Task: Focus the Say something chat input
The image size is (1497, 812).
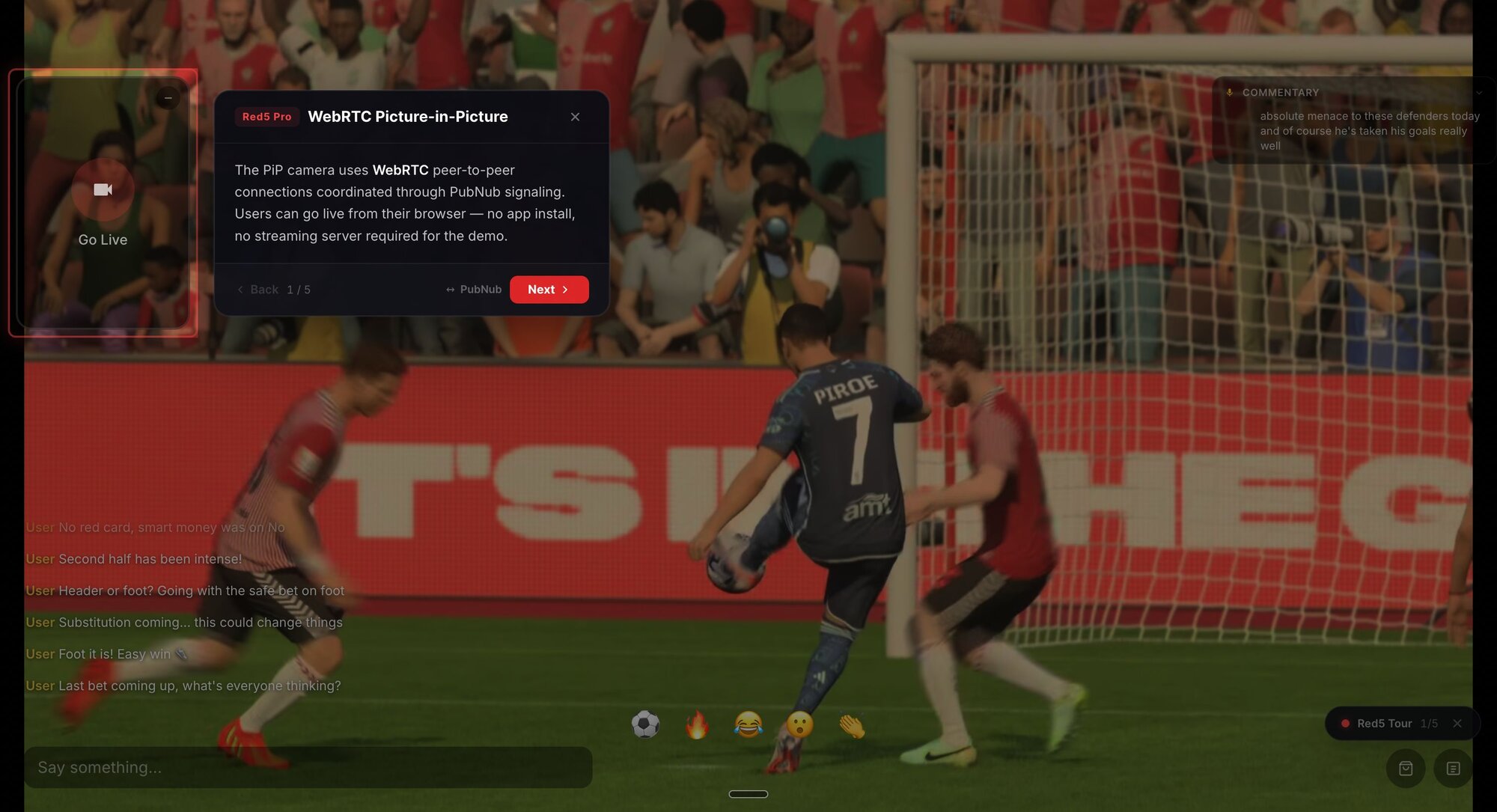Action: 308,767
